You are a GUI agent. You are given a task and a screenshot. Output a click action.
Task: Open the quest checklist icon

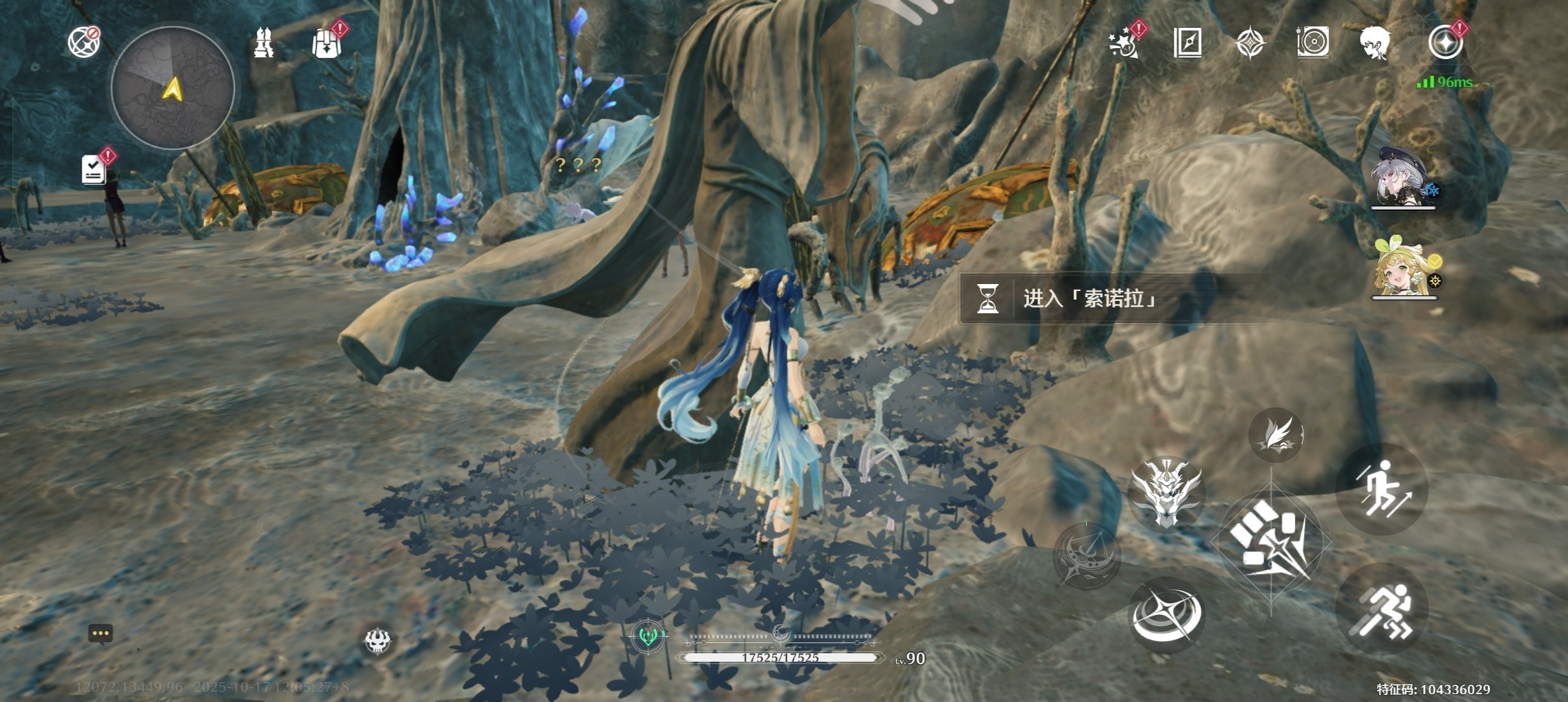[94, 169]
